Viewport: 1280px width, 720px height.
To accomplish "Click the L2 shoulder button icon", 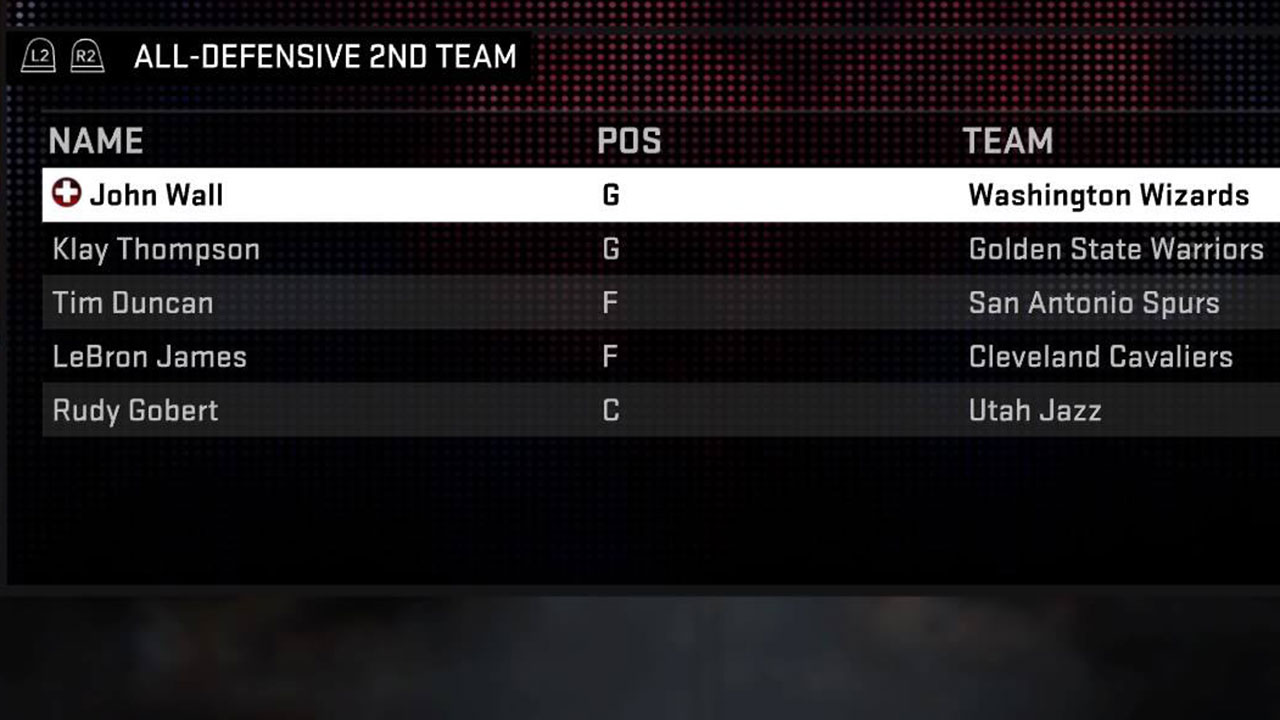I will (x=39, y=56).
